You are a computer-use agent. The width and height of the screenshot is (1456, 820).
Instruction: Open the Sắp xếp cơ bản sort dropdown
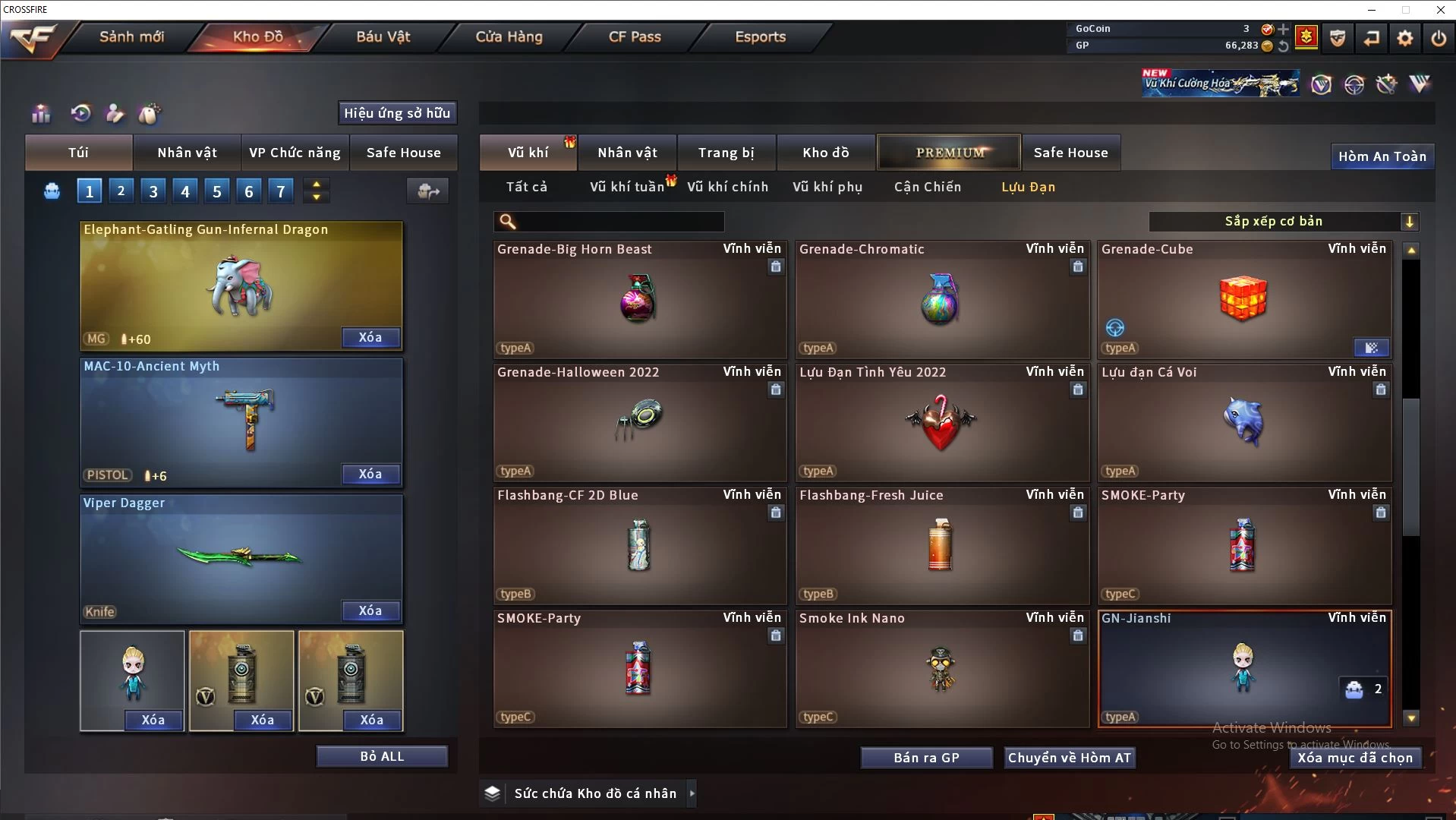coord(1283,222)
